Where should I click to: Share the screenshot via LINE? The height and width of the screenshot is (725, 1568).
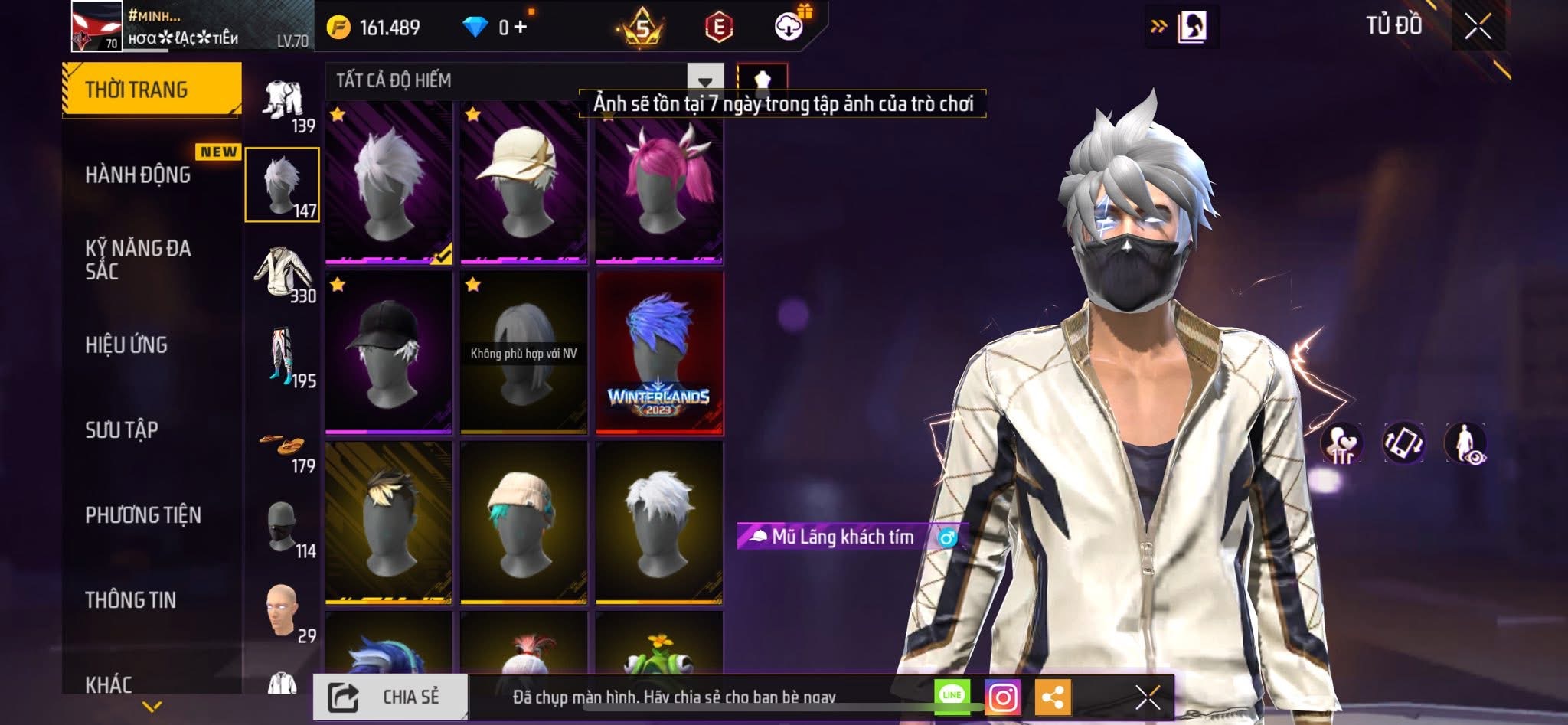[952, 695]
